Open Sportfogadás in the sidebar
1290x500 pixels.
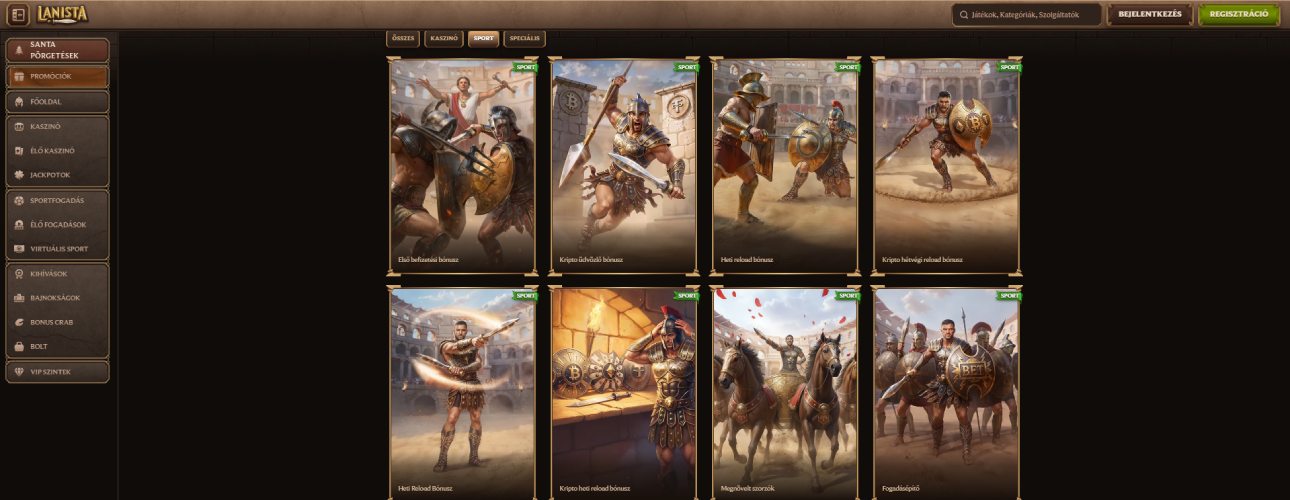click(x=57, y=200)
